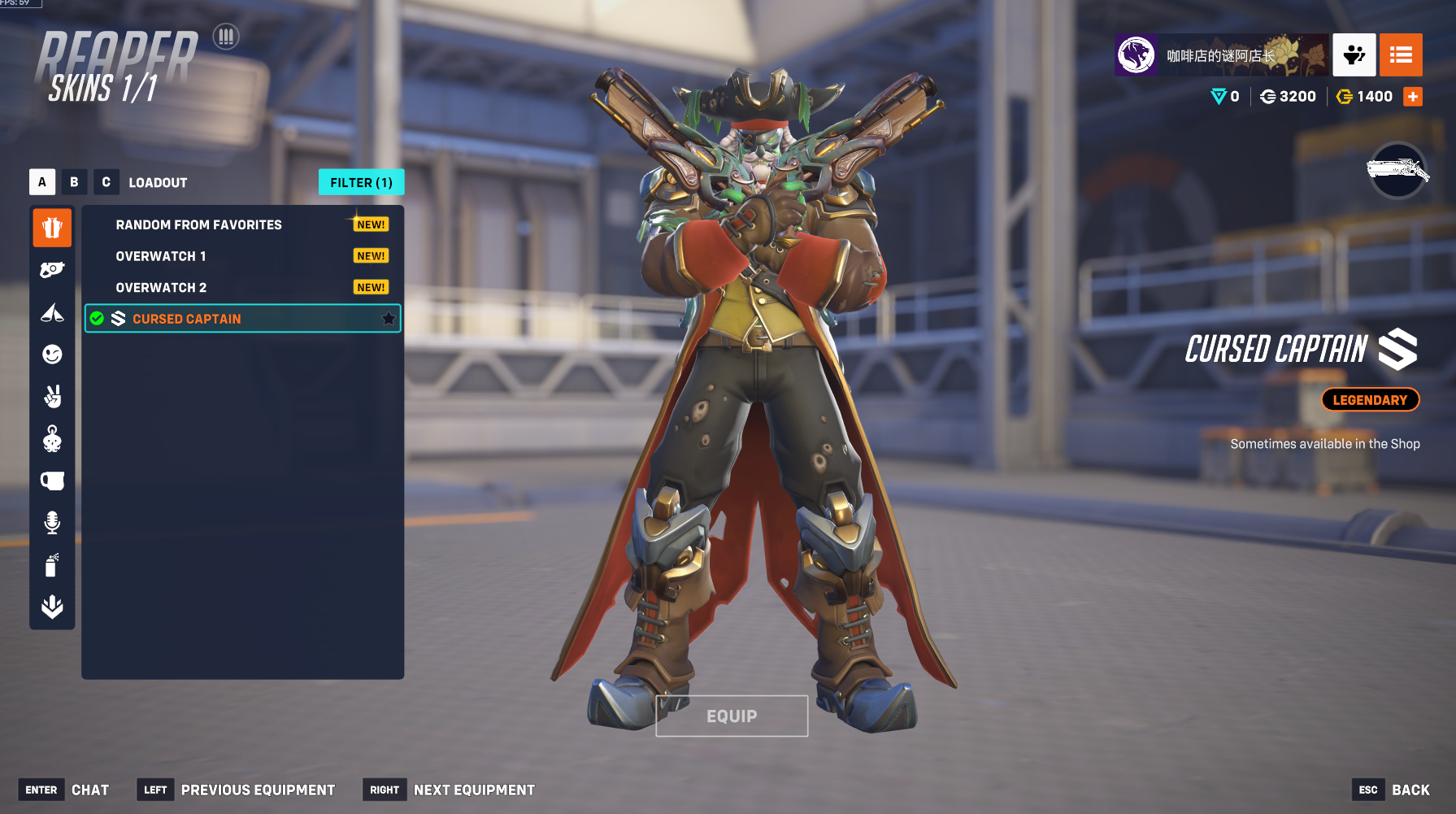The image size is (1456, 814).
Task: Toggle the favorite star on Cursed Captain
Action: point(389,319)
